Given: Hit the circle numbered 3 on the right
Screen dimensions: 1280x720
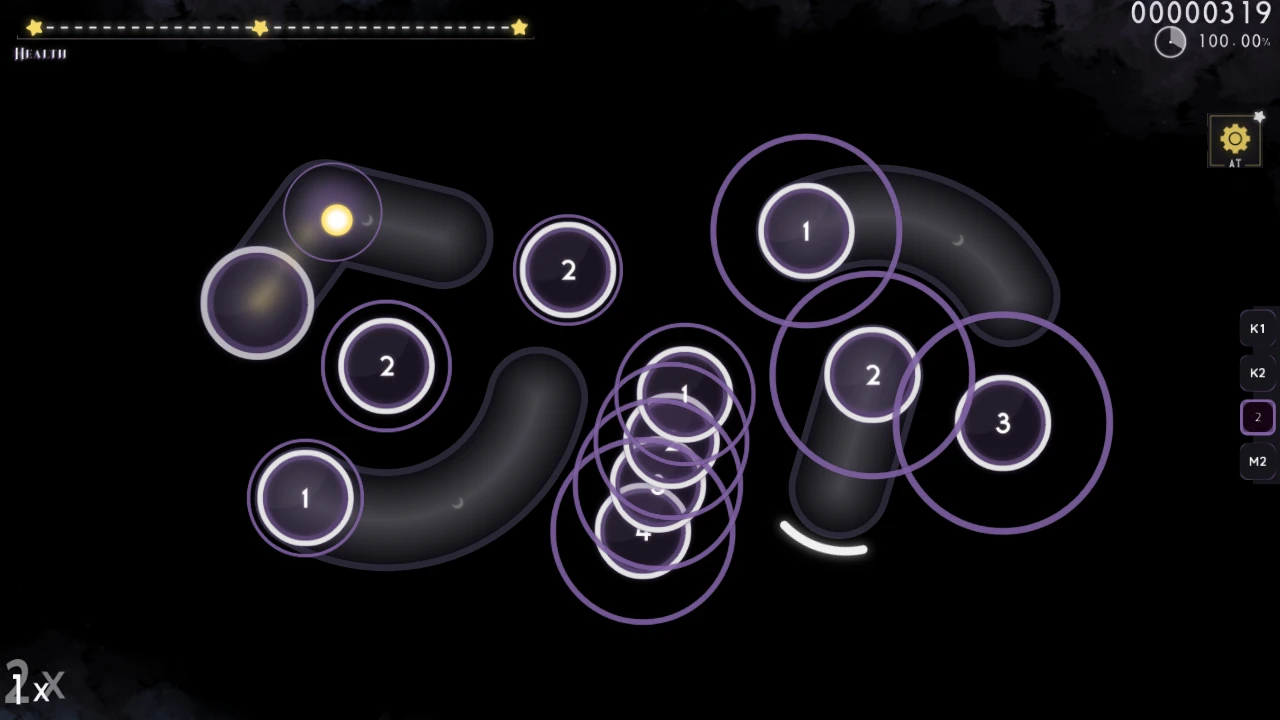Looking at the screenshot, I should [x=1003, y=423].
